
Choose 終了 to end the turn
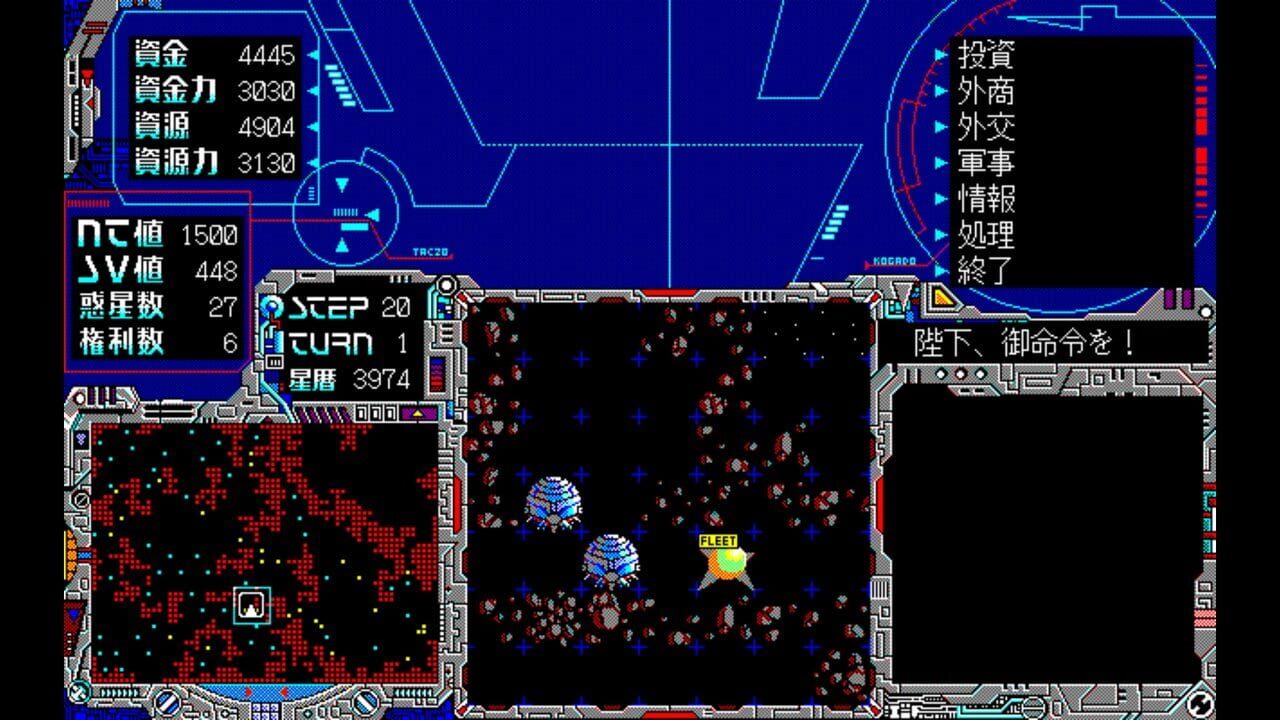[x=986, y=268]
